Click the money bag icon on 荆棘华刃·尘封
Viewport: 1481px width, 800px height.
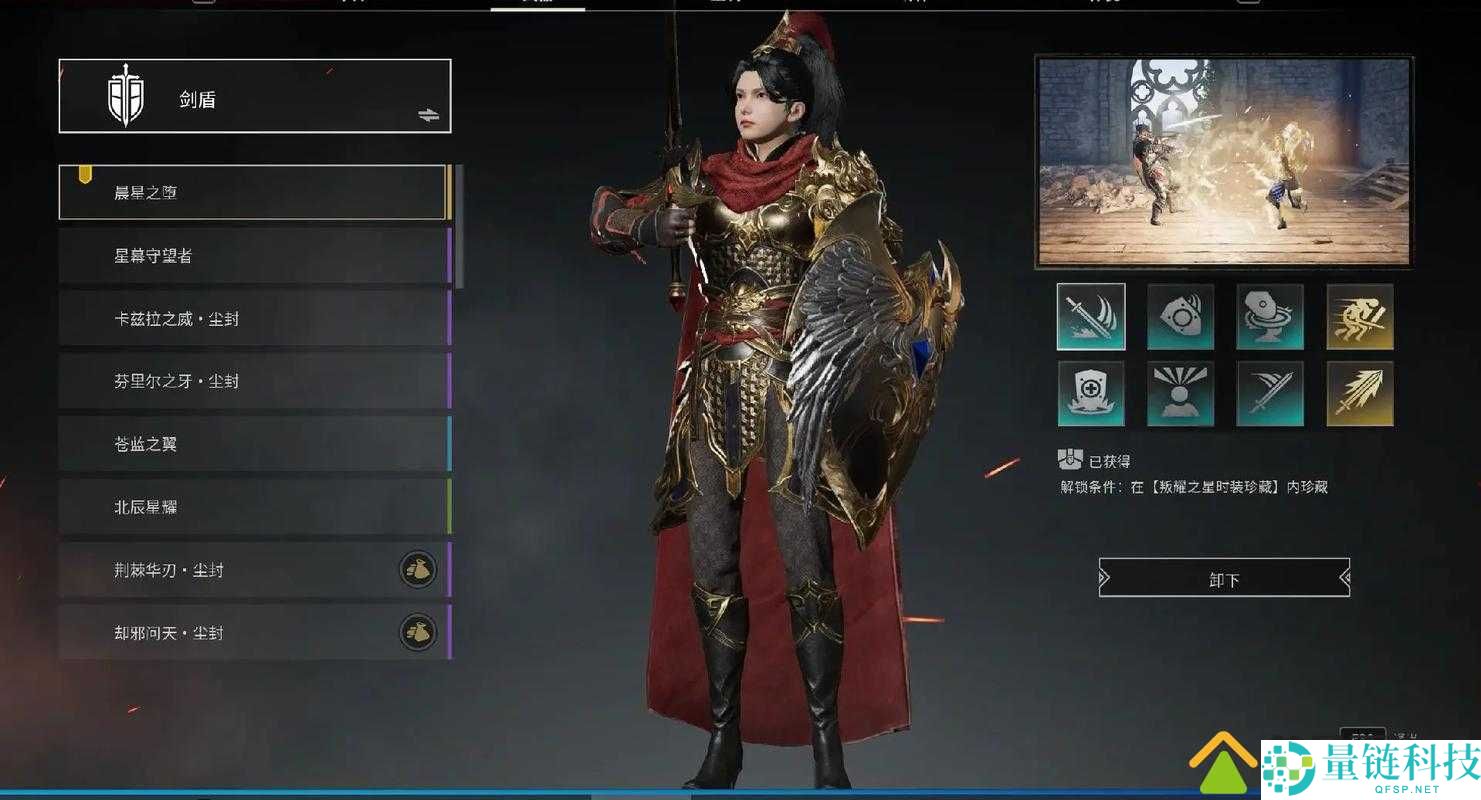pyautogui.click(x=418, y=570)
